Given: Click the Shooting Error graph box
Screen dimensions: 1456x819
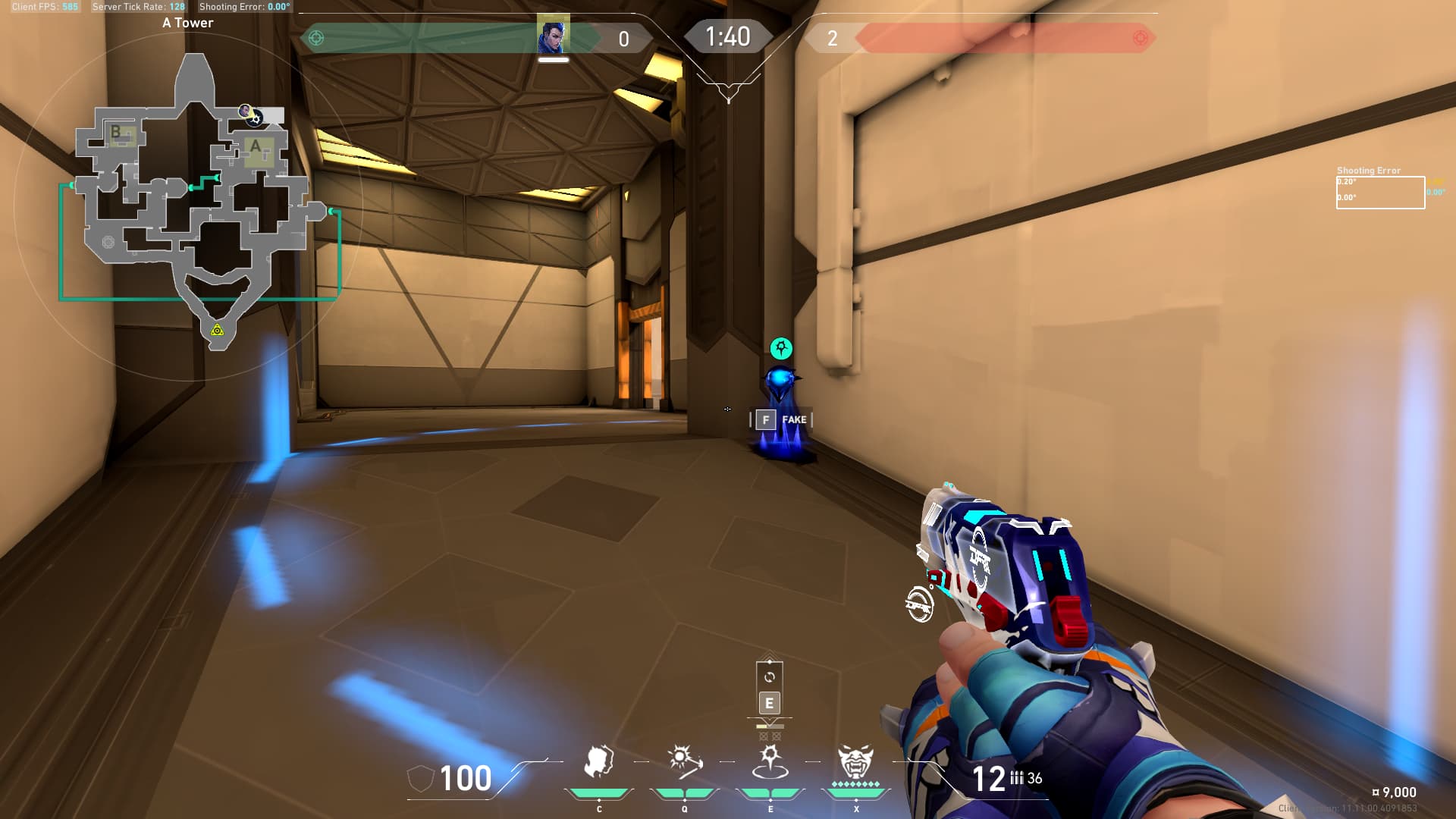Looking at the screenshot, I should tap(1380, 192).
